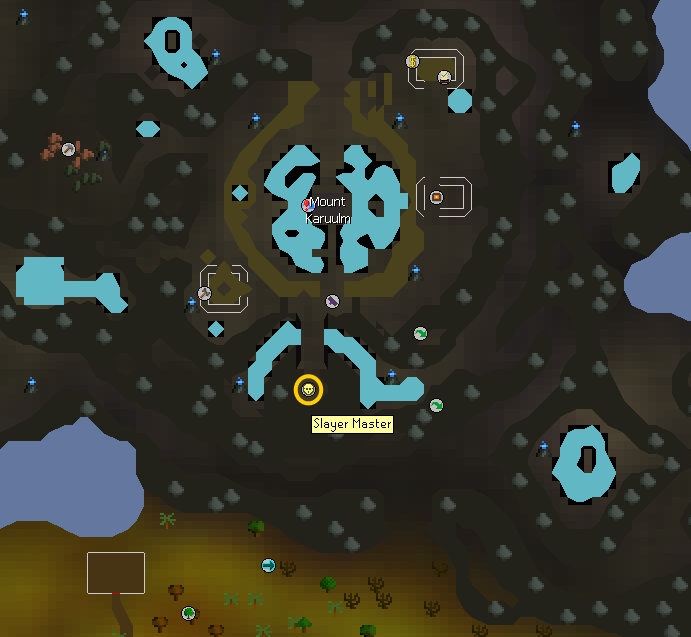Select the purple map icon below the lake
Viewport: 691px width, 637px height.
332,301
